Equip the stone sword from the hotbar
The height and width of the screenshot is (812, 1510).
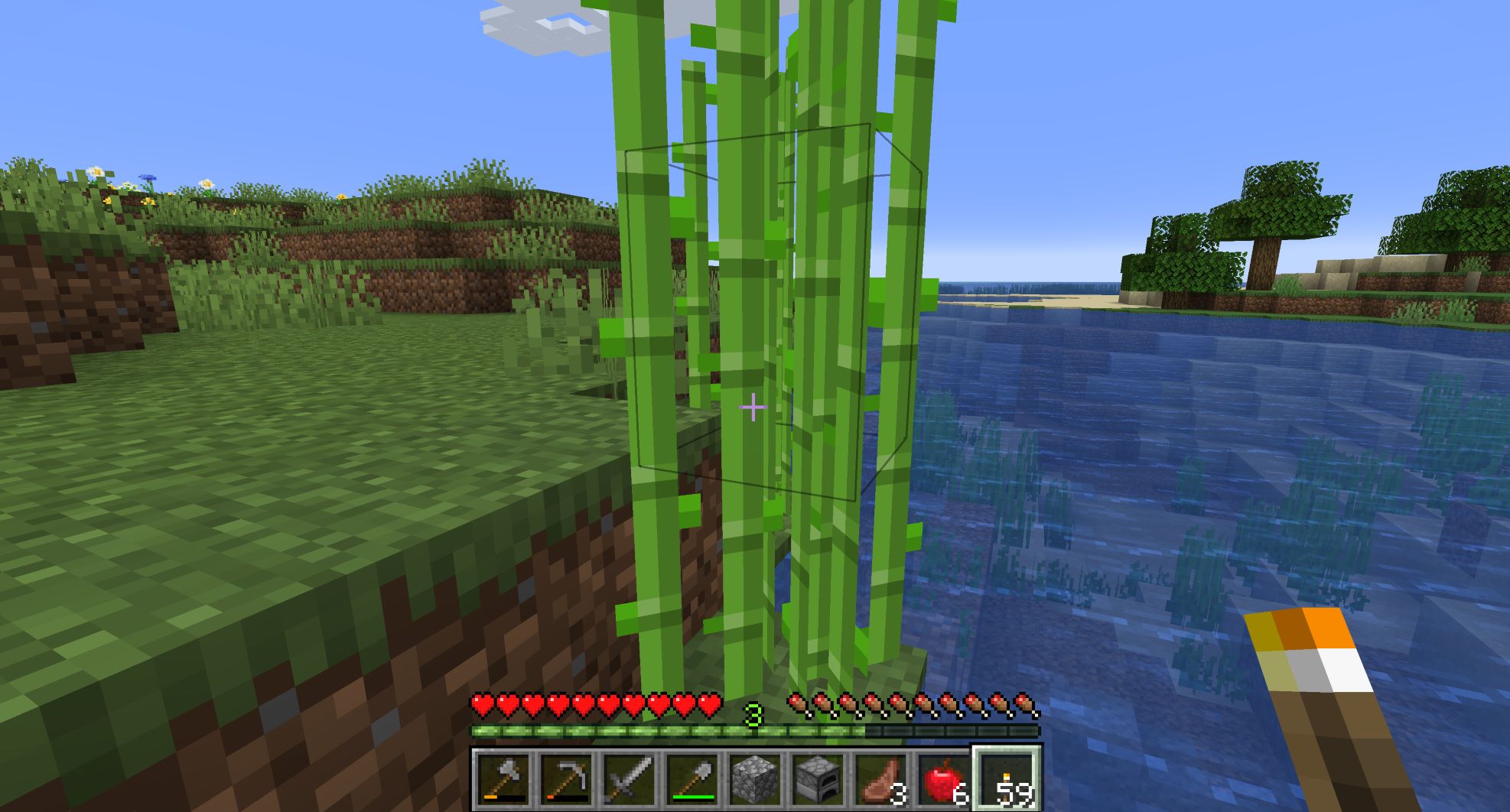(629, 780)
